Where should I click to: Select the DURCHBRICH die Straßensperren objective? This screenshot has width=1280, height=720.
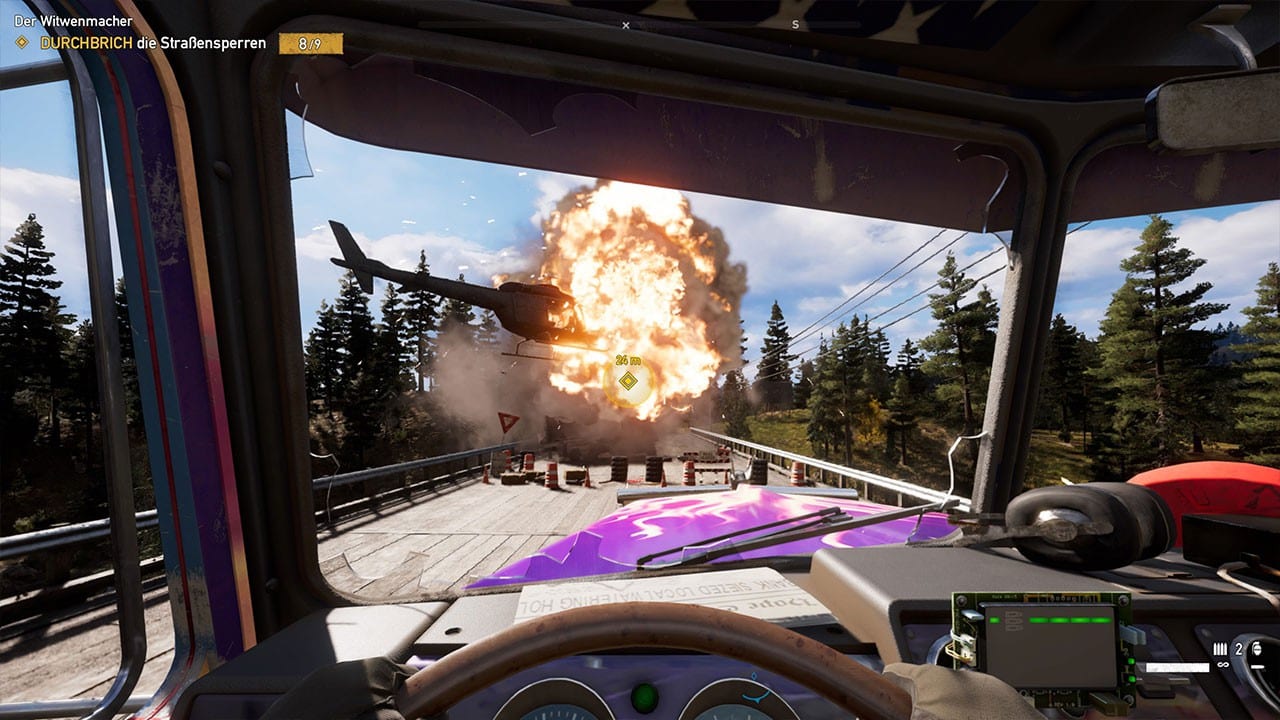tap(152, 43)
